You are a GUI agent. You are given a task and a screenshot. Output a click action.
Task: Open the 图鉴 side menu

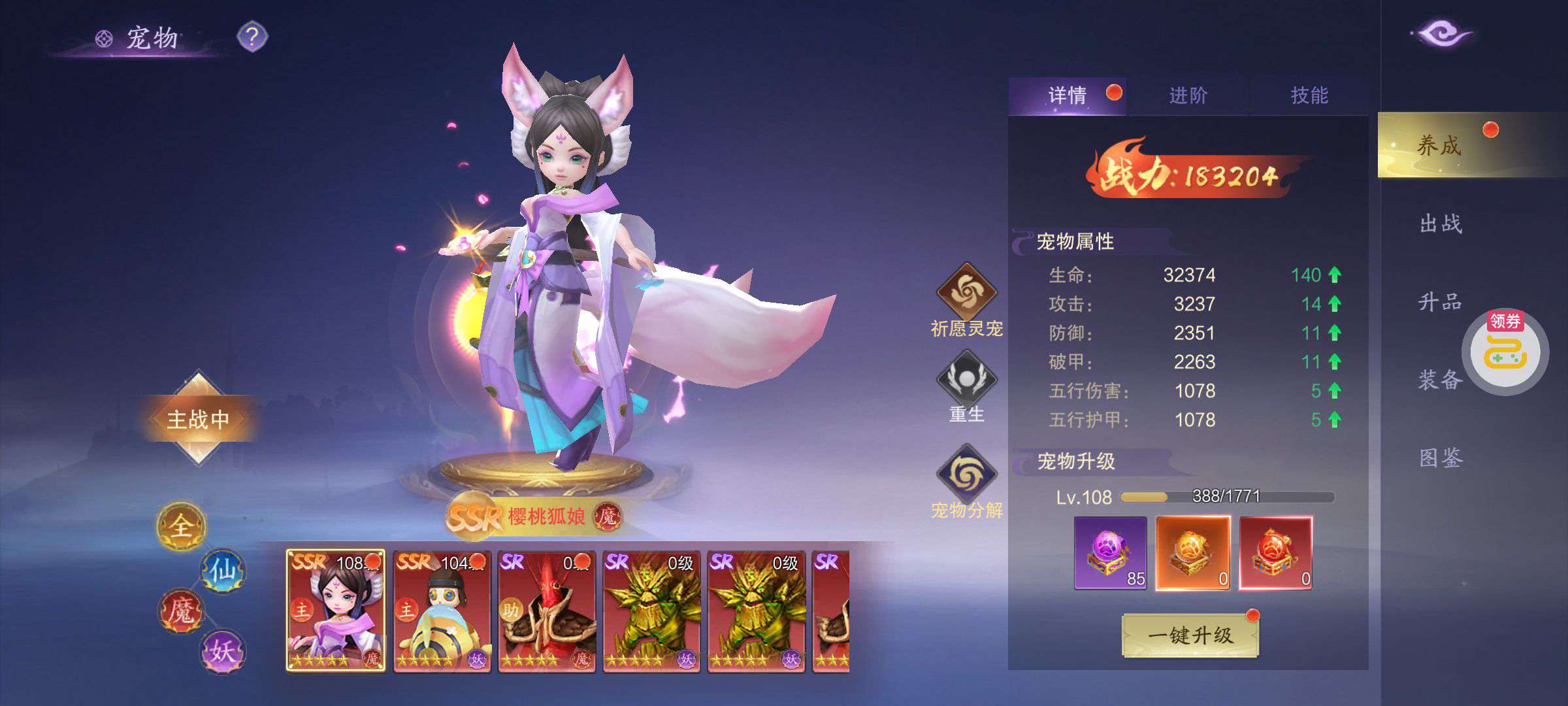[1441, 458]
